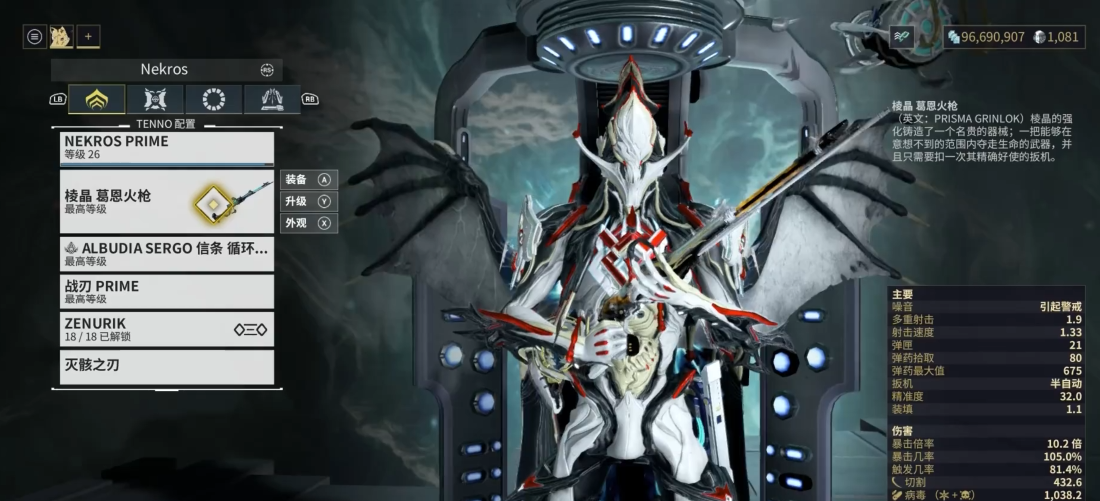The image size is (1100, 501).
Task: Switch to the Tenno lotus emblem tab
Action: [97, 99]
